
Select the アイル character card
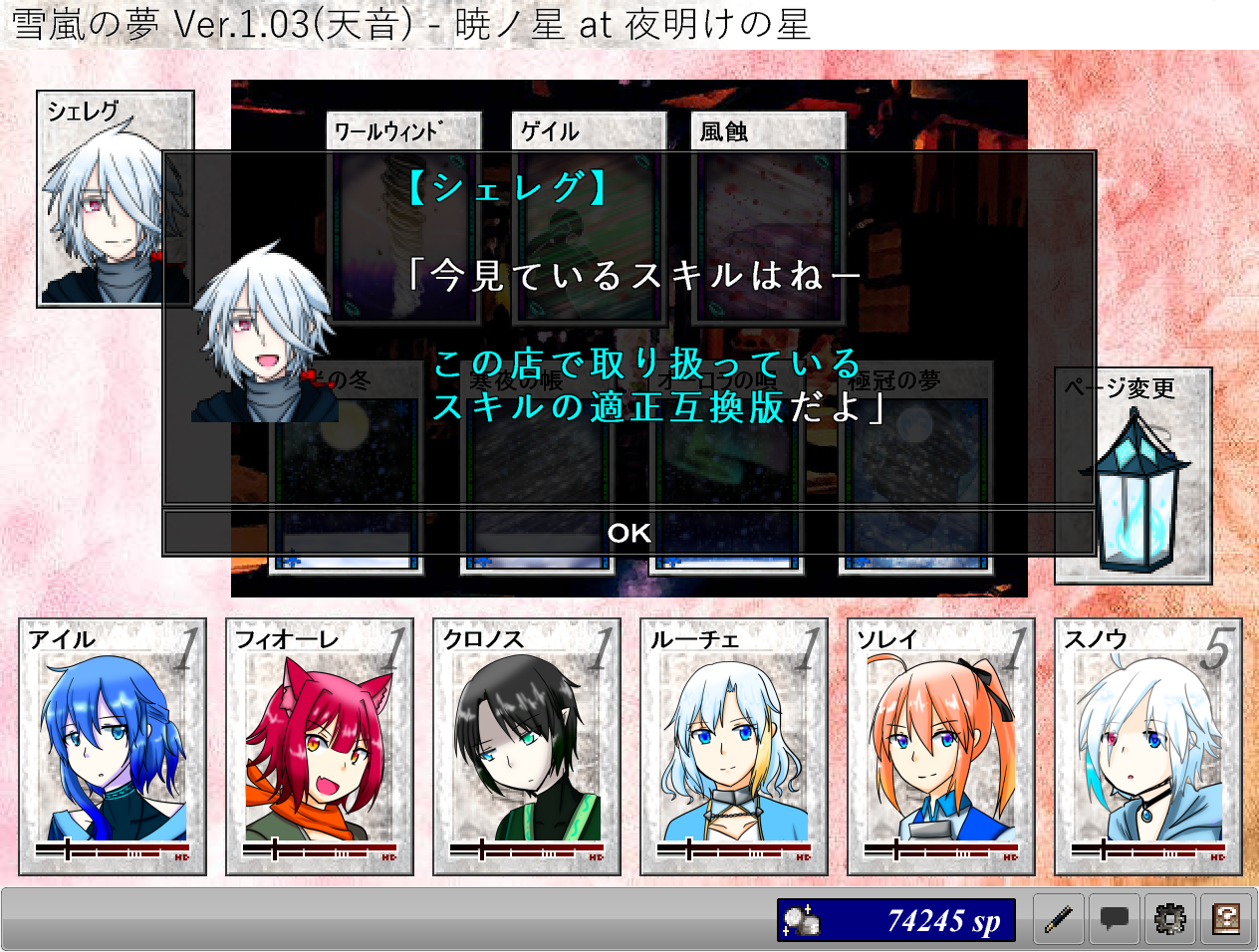point(113,747)
